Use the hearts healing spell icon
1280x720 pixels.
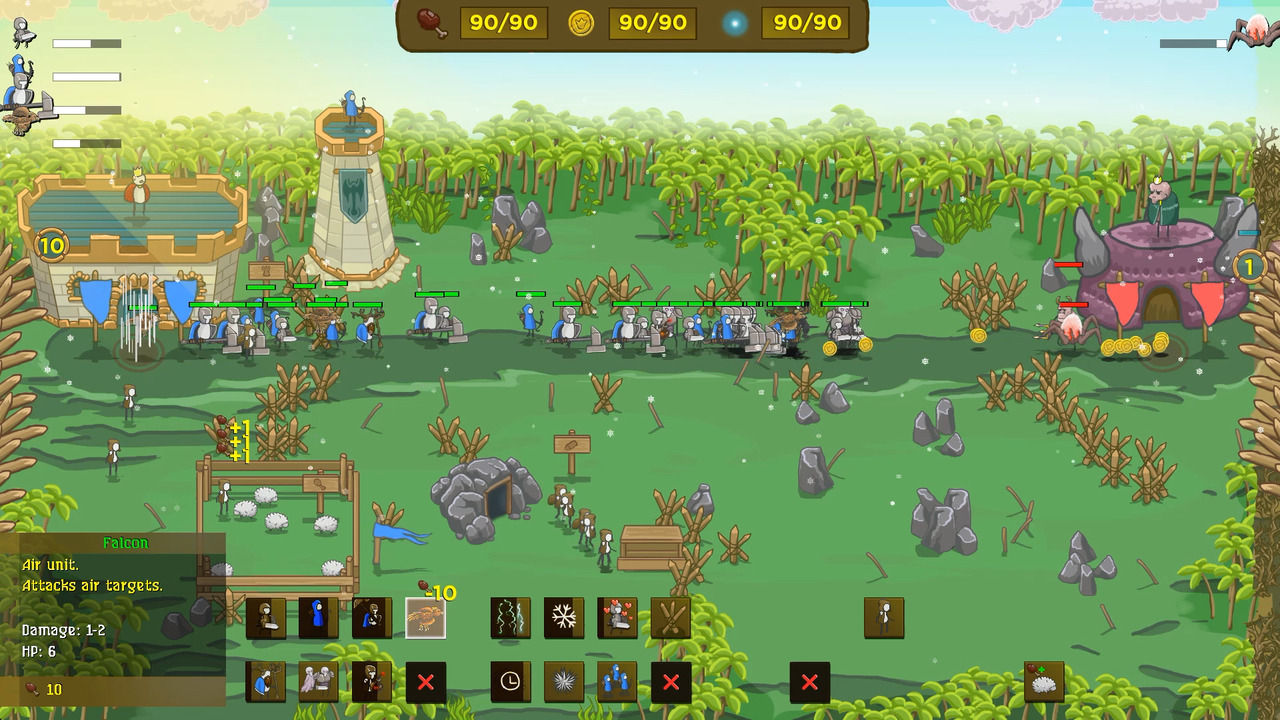[616, 618]
